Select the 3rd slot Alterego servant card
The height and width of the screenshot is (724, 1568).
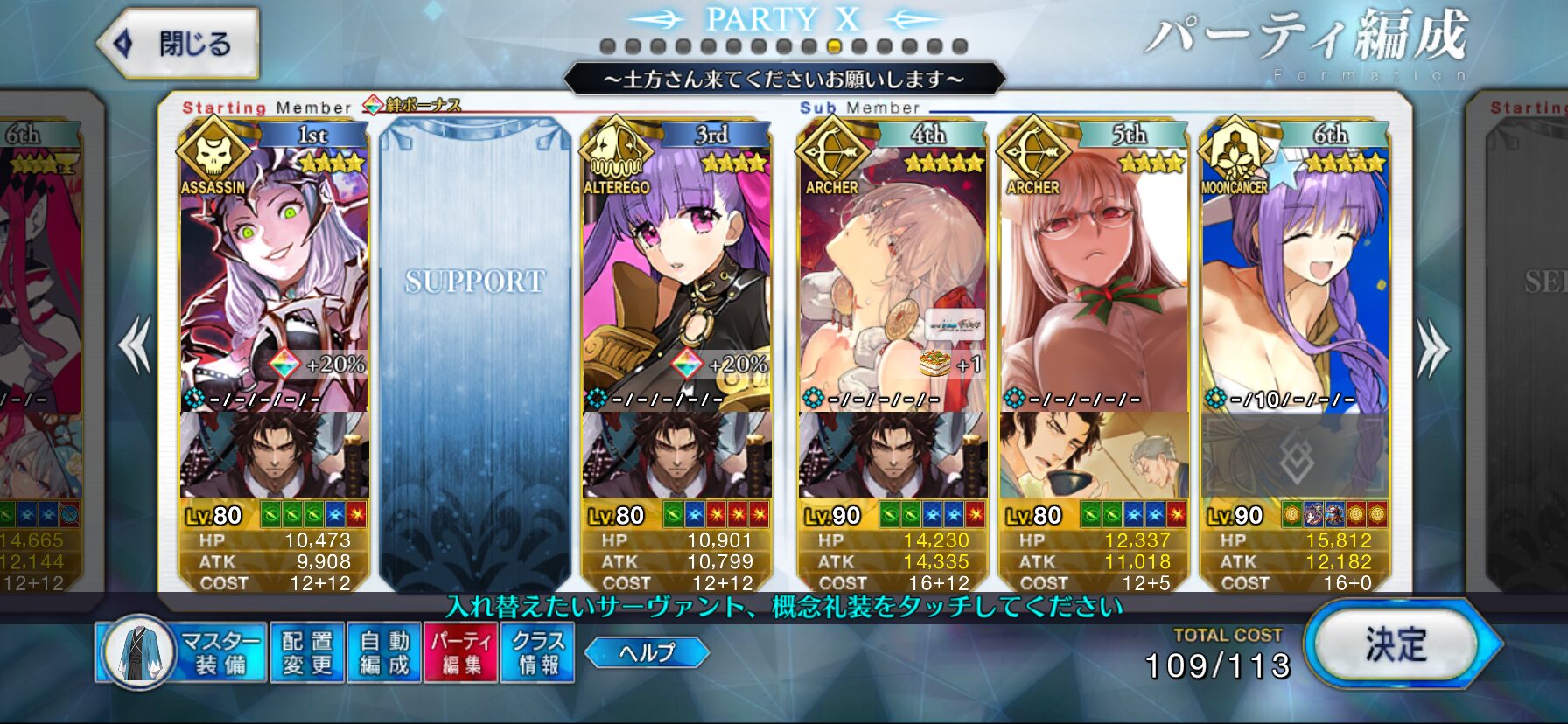[x=675, y=280]
